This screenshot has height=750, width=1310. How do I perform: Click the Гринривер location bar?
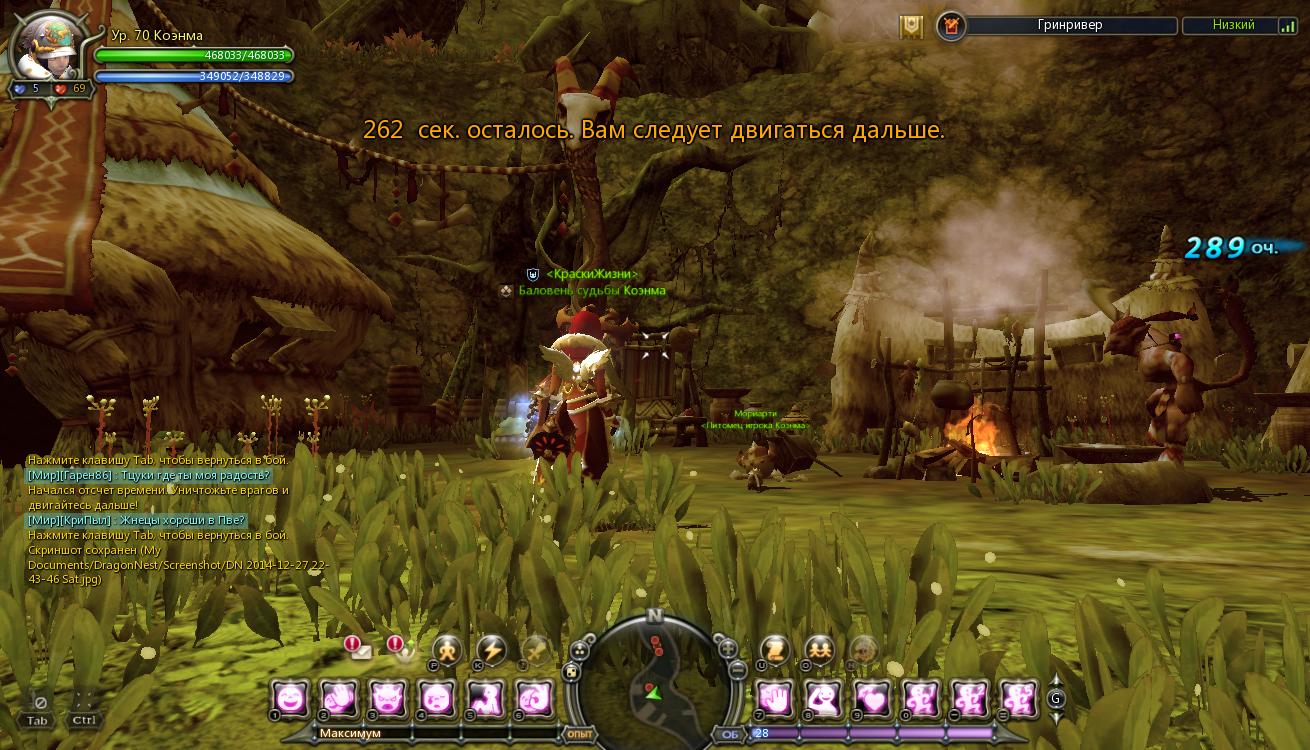click(x=1069, y=26)
